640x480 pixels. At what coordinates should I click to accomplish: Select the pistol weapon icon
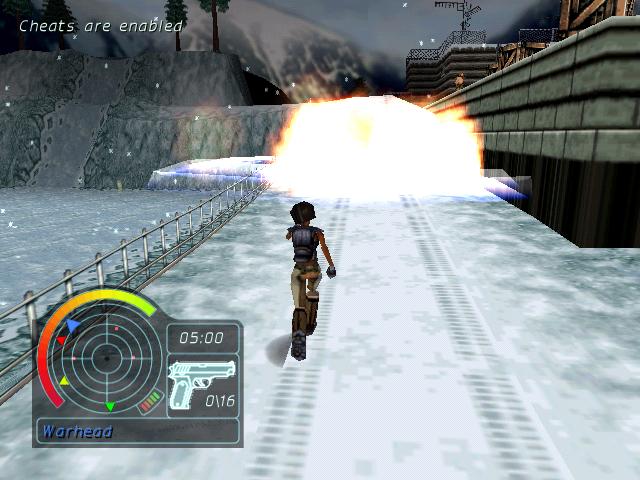click(x=202, y=383)
